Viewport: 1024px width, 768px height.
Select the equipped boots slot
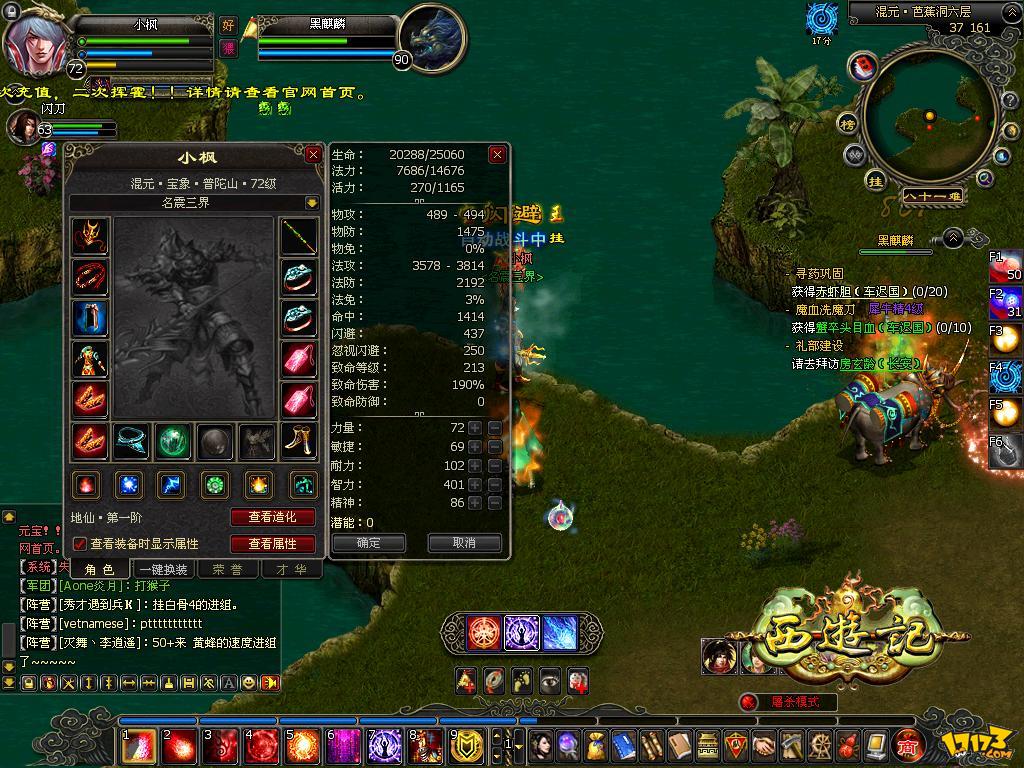pos(298,440)
